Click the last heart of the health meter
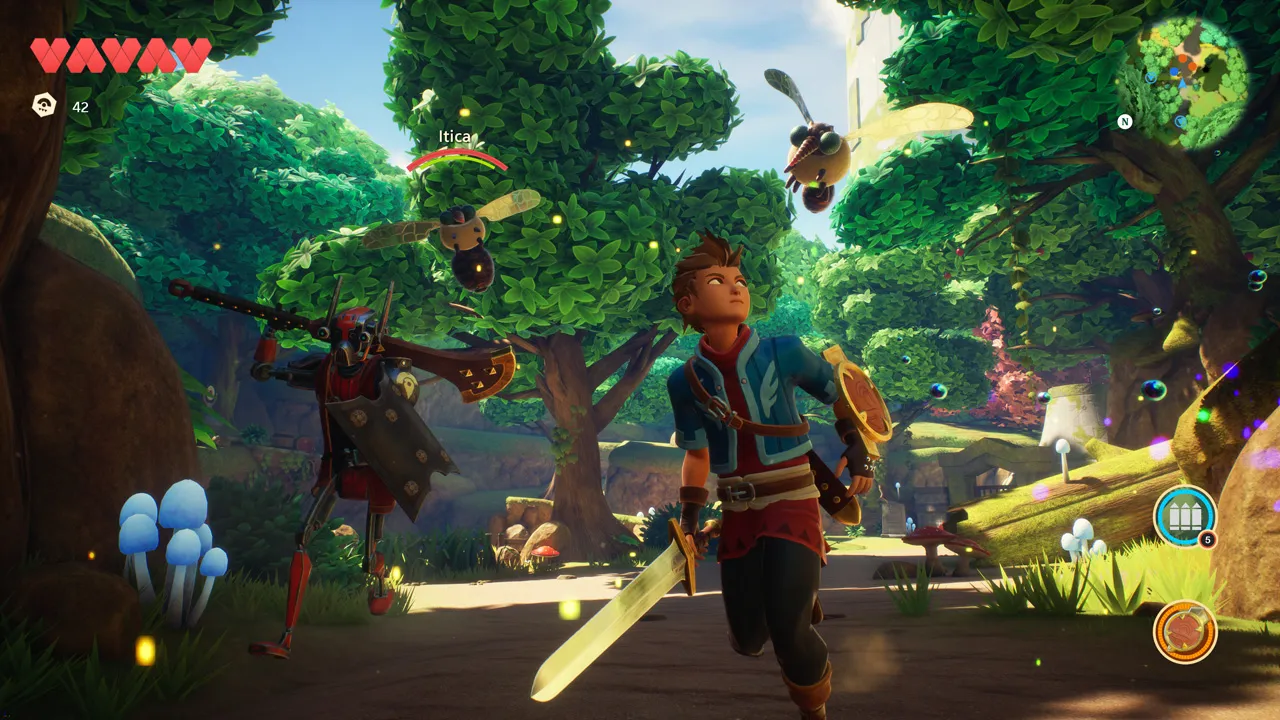This screenshot has height=720, width=1280. pos(191,52)
